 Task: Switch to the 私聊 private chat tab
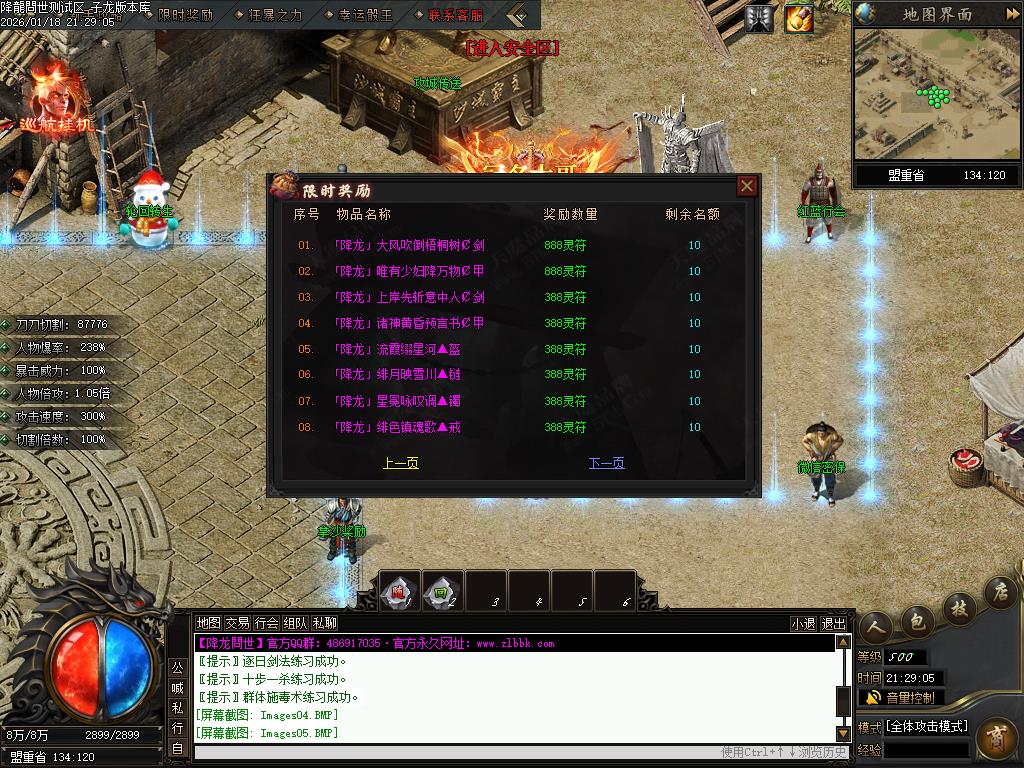pyautogui.click(x=324, y=623)
